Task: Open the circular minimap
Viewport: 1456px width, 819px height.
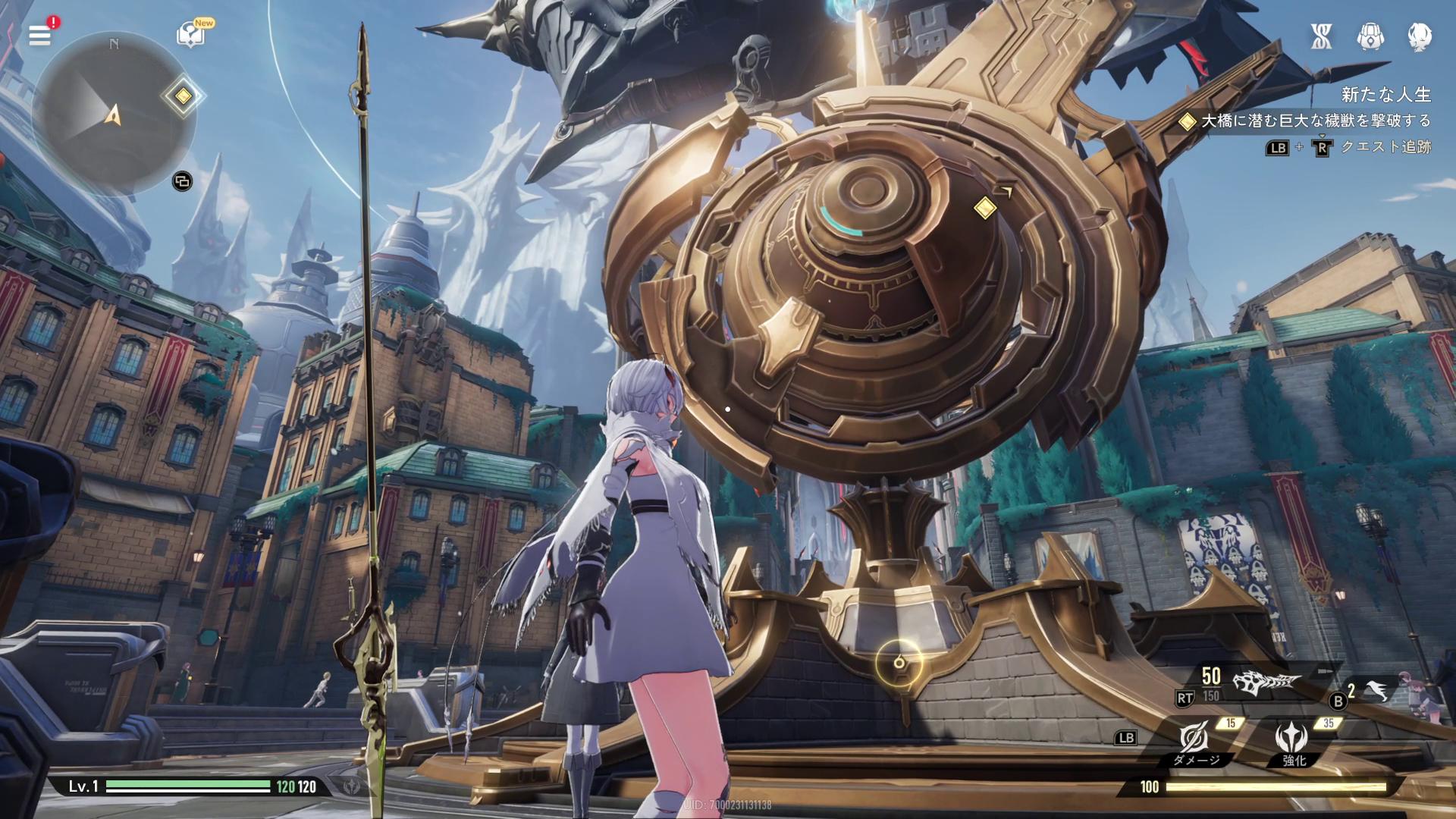Action: (114, 114)
